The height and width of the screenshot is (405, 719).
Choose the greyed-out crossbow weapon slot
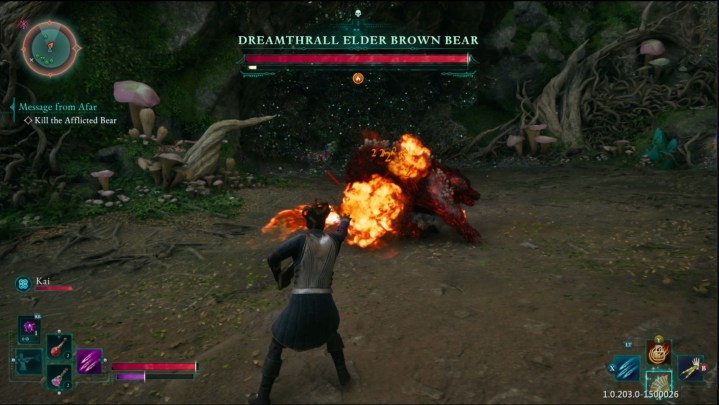click(29, 361)
